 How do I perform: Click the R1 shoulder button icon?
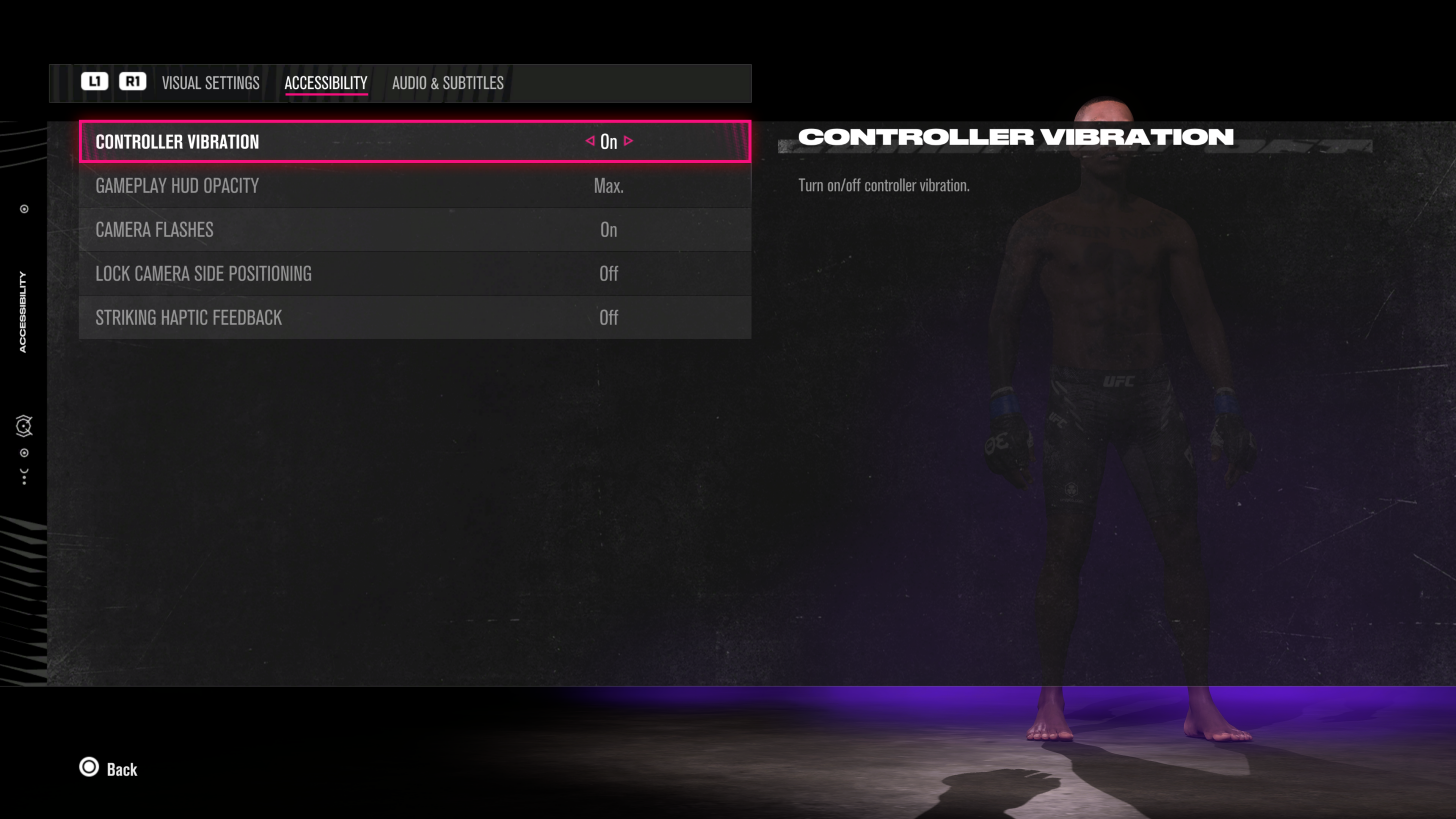(x=133, y=82)
